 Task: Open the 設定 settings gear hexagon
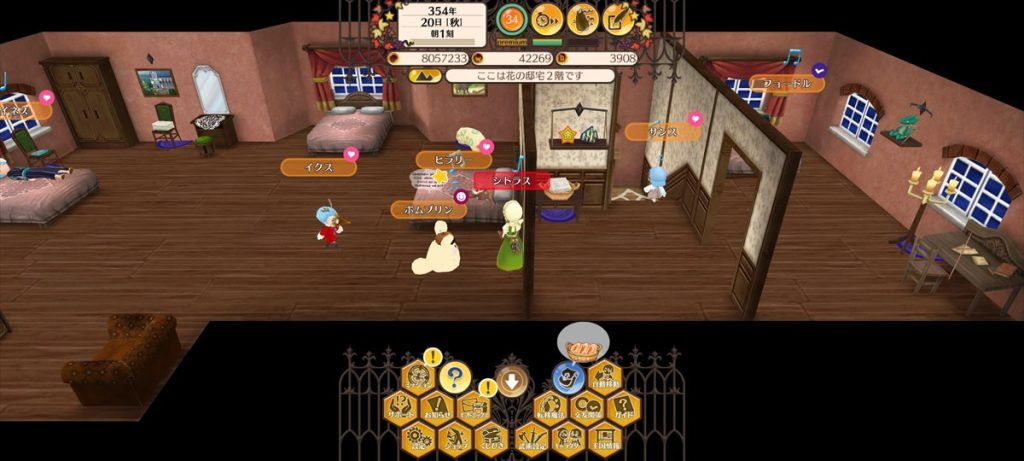point(418,438)
